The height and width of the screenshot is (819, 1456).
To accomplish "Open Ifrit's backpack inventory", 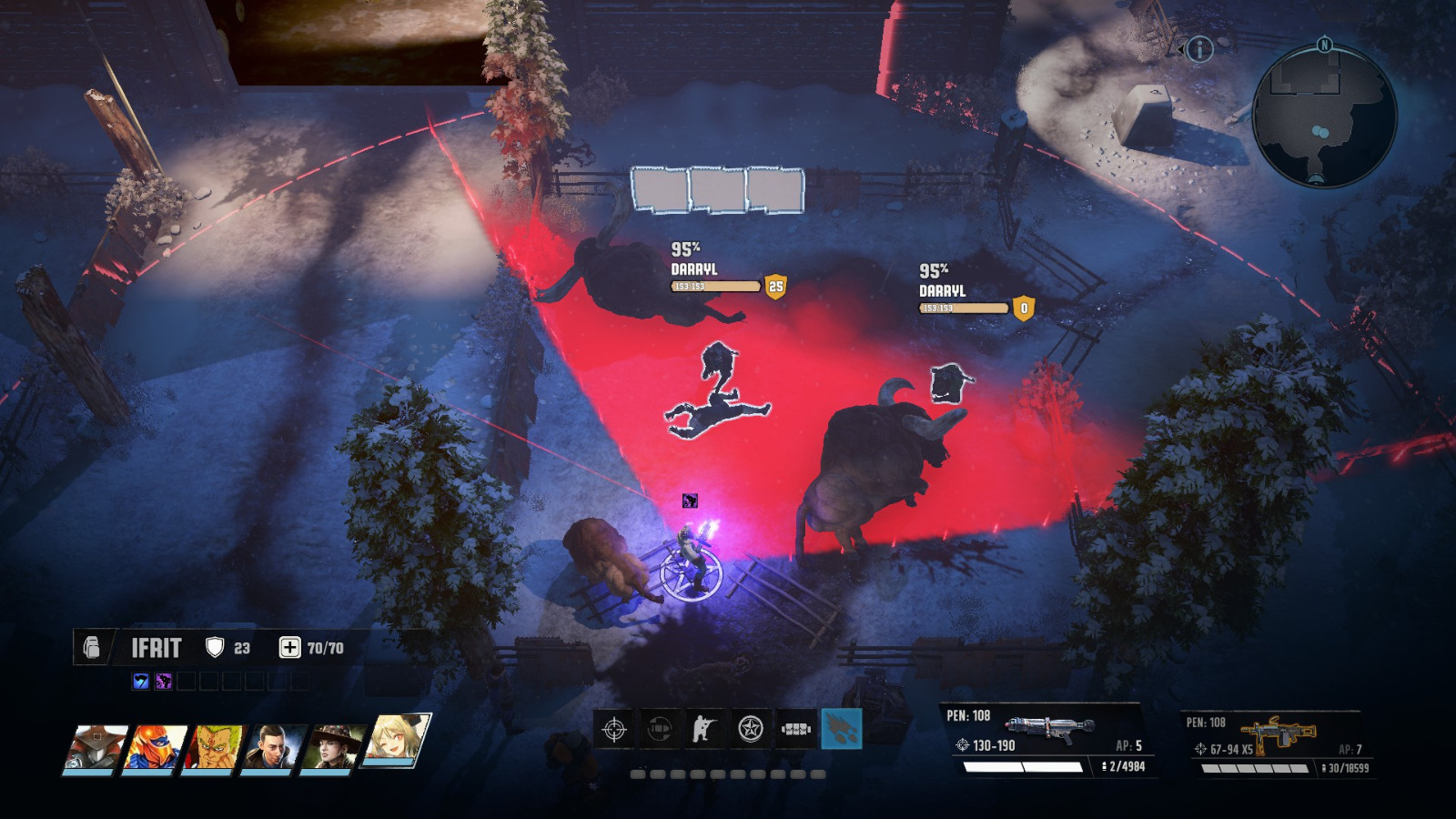I will pos(92,647).
